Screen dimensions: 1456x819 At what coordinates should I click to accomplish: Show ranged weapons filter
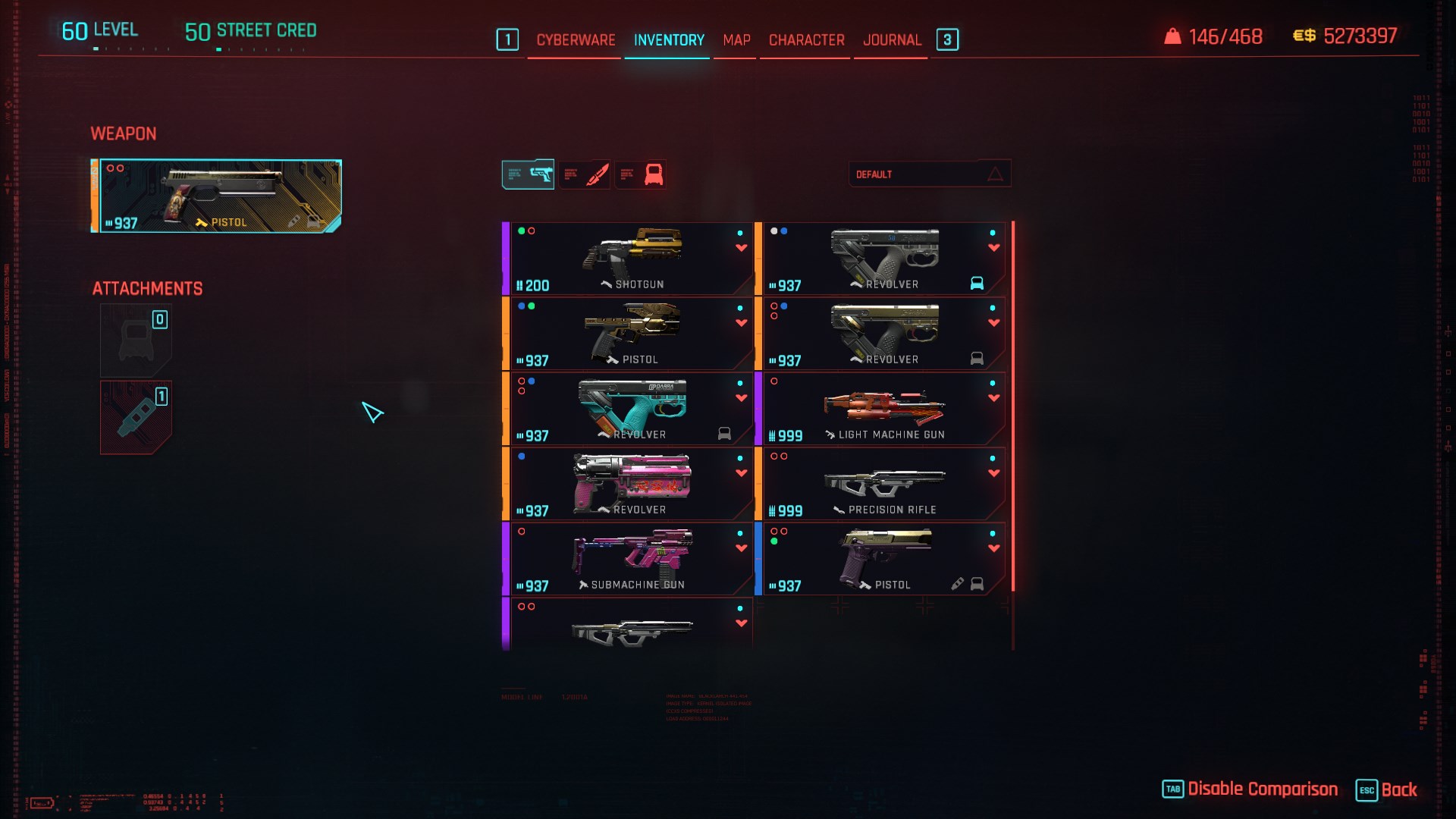(529, 174)
